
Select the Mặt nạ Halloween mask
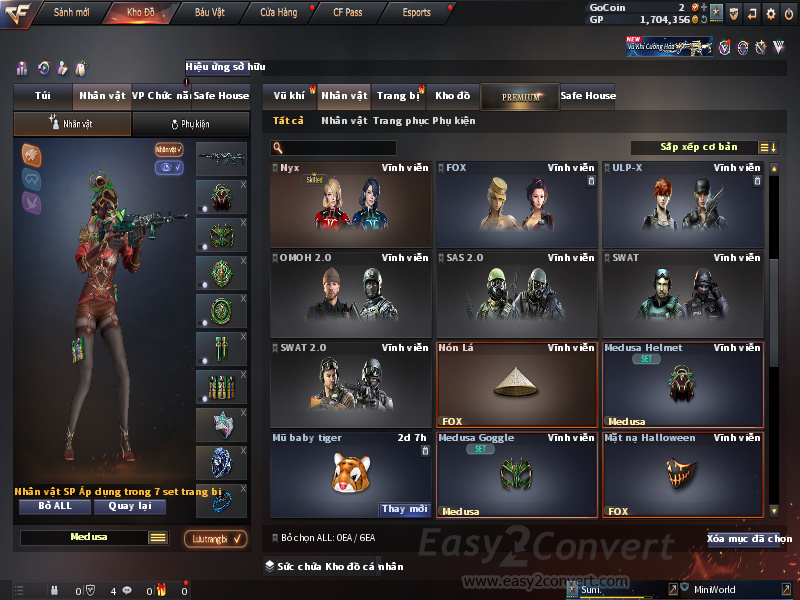[683, 474]
